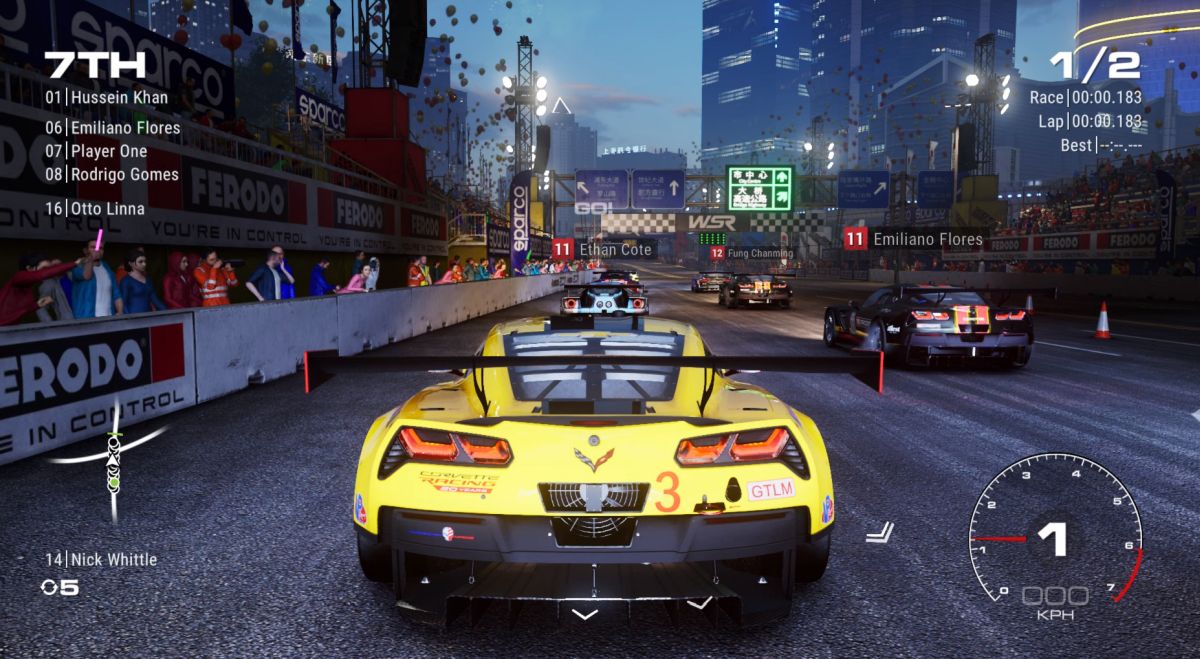Select Emiliano Flores' row in the standings list
Image resolution: width=1200 pixels, height=659 pixels.
(113, 128)
